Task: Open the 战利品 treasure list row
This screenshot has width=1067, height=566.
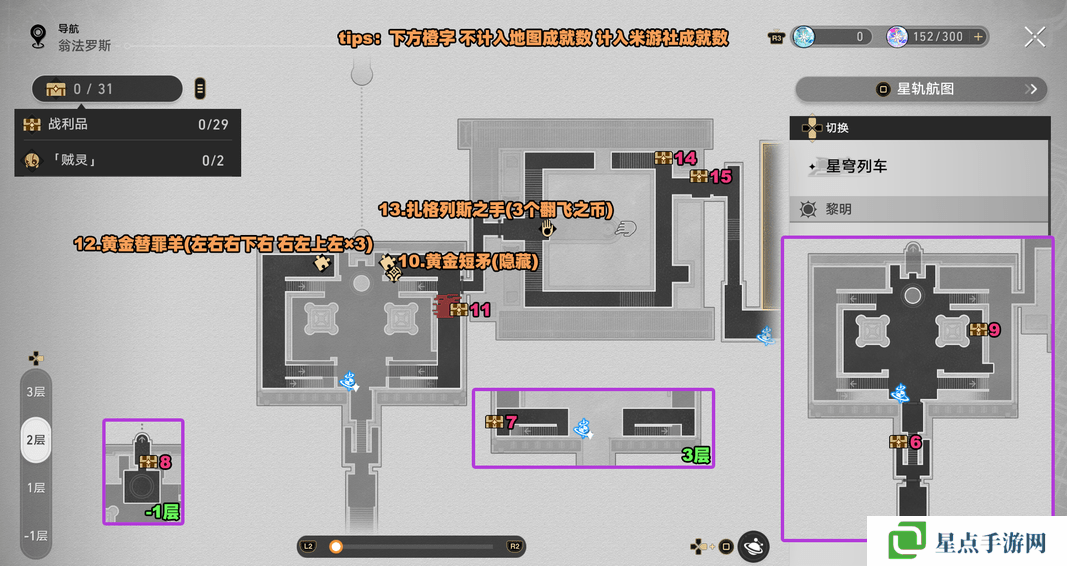Action: coord(127,124)
